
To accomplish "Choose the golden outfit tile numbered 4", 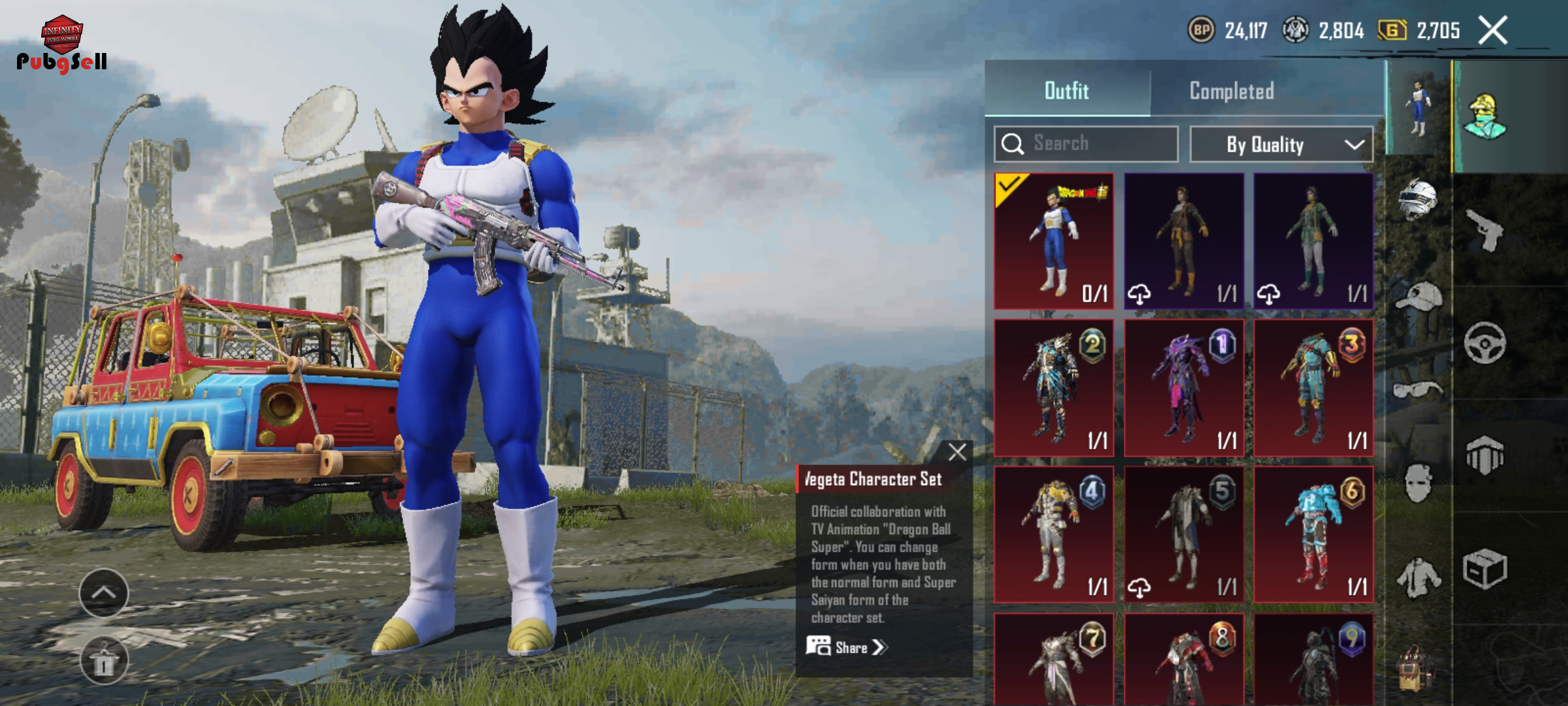I will (x=1053, y=534).
